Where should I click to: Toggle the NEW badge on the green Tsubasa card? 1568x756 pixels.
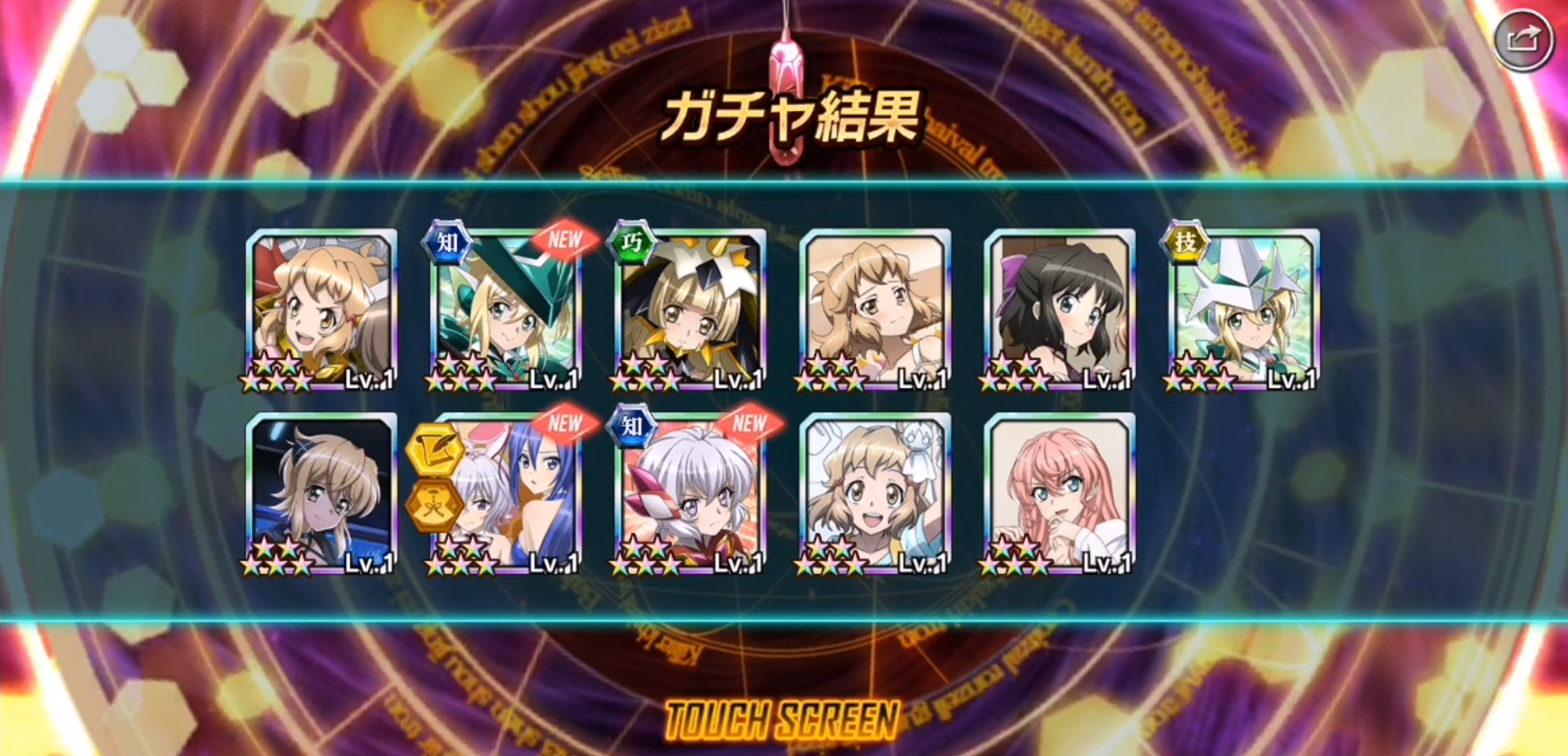tap(566, 238)
